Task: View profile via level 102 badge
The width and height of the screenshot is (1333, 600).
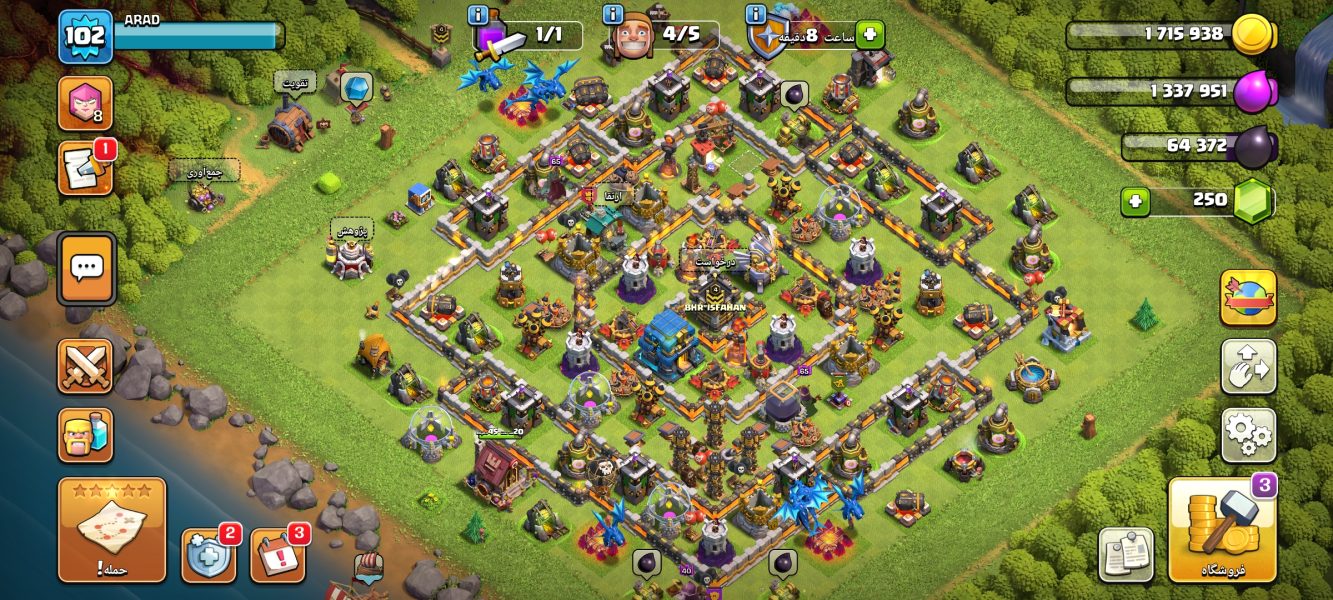Action: [85, 37]
